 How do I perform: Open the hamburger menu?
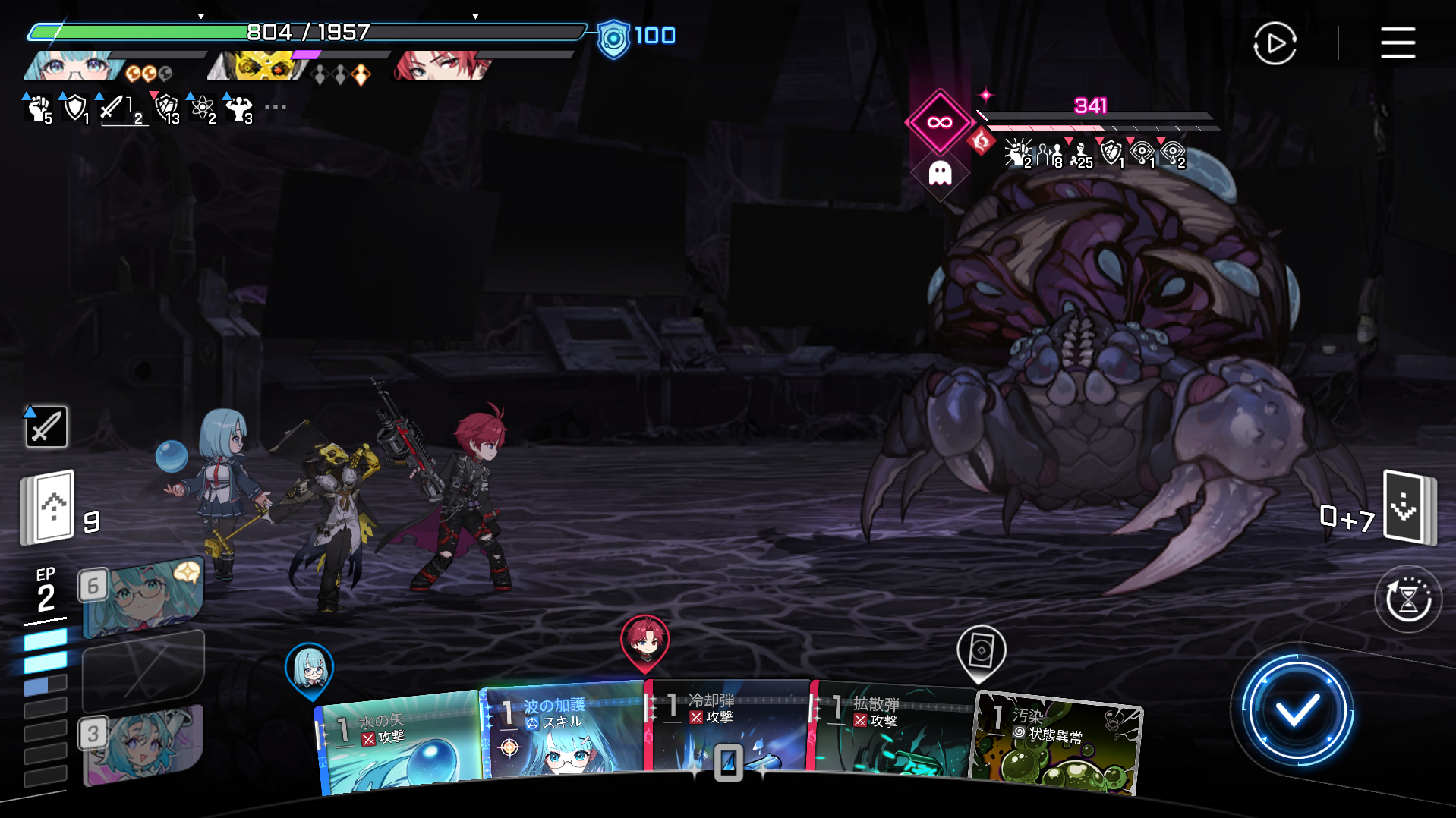(1398, 42)
